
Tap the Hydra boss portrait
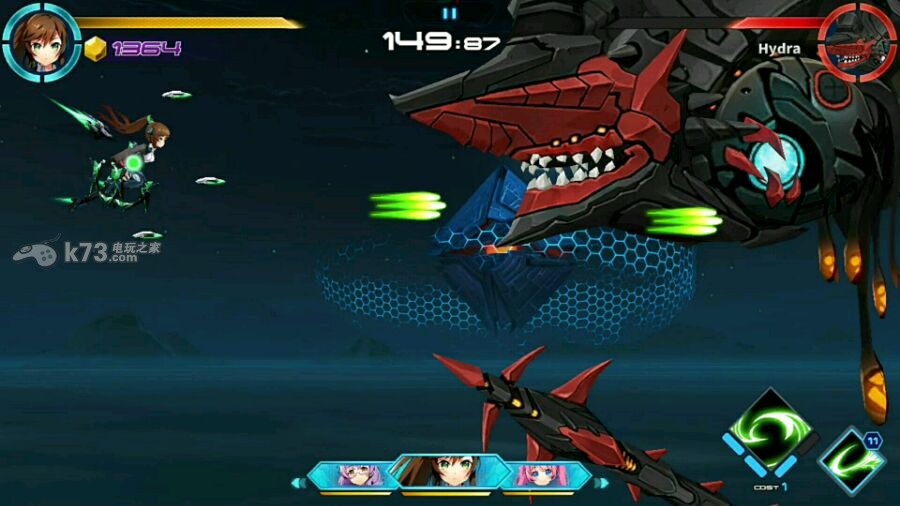pos(857,41)
